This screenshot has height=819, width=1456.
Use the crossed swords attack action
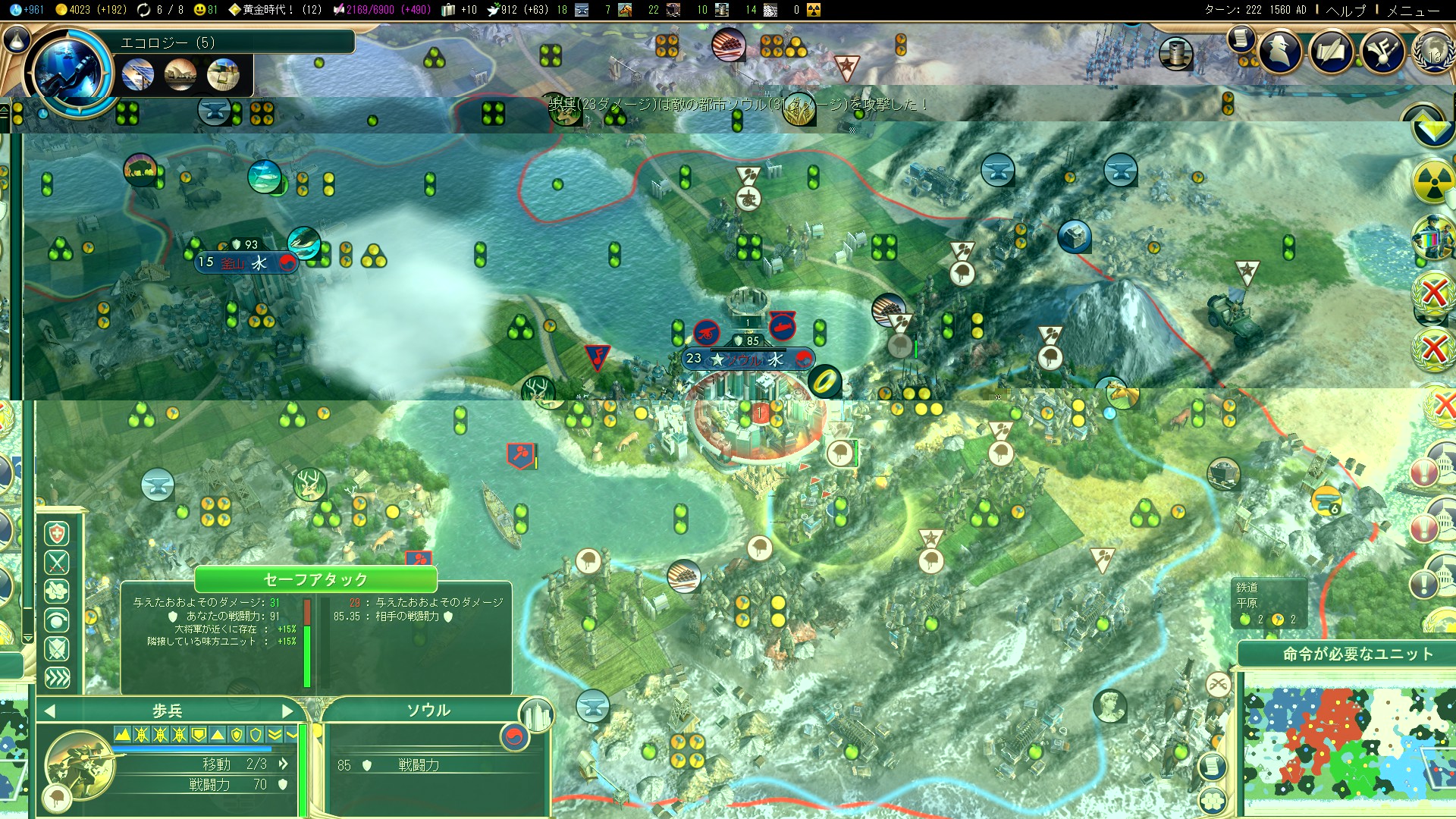57,563
